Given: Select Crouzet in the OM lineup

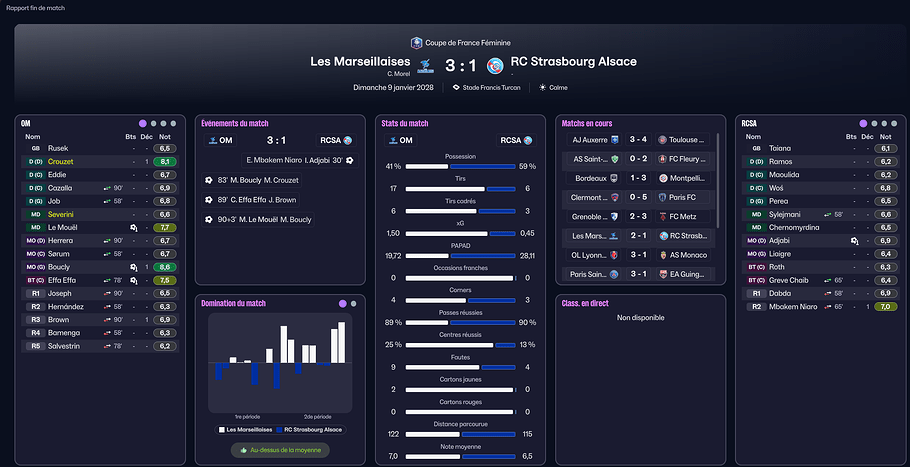Looking at the screenshot, I should (x=62, y=161).
